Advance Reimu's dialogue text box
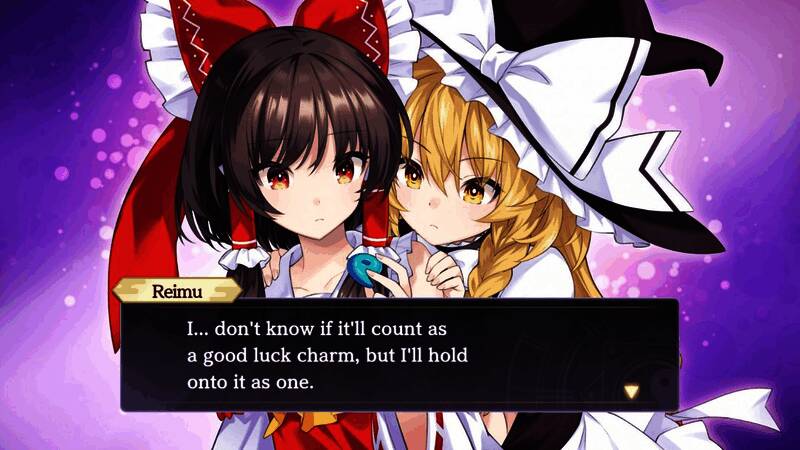 (x=399, y=355)
